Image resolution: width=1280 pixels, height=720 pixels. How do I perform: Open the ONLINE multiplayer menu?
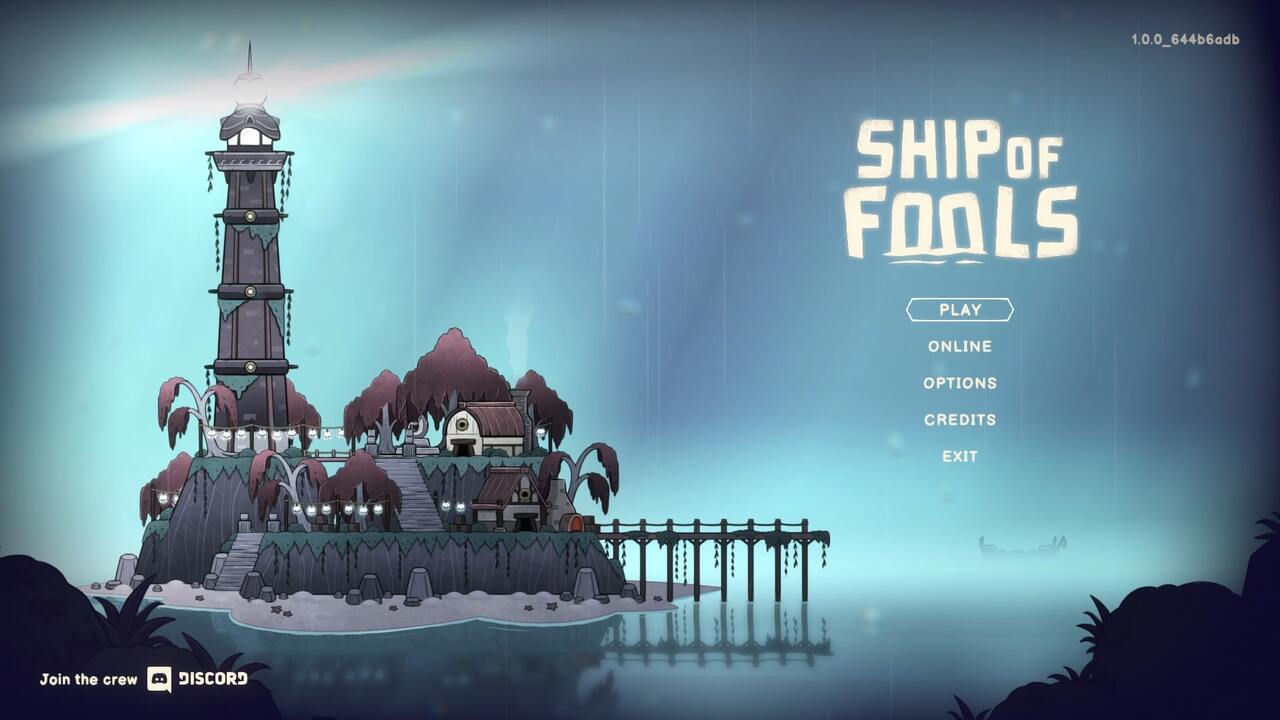coord(960,346)
